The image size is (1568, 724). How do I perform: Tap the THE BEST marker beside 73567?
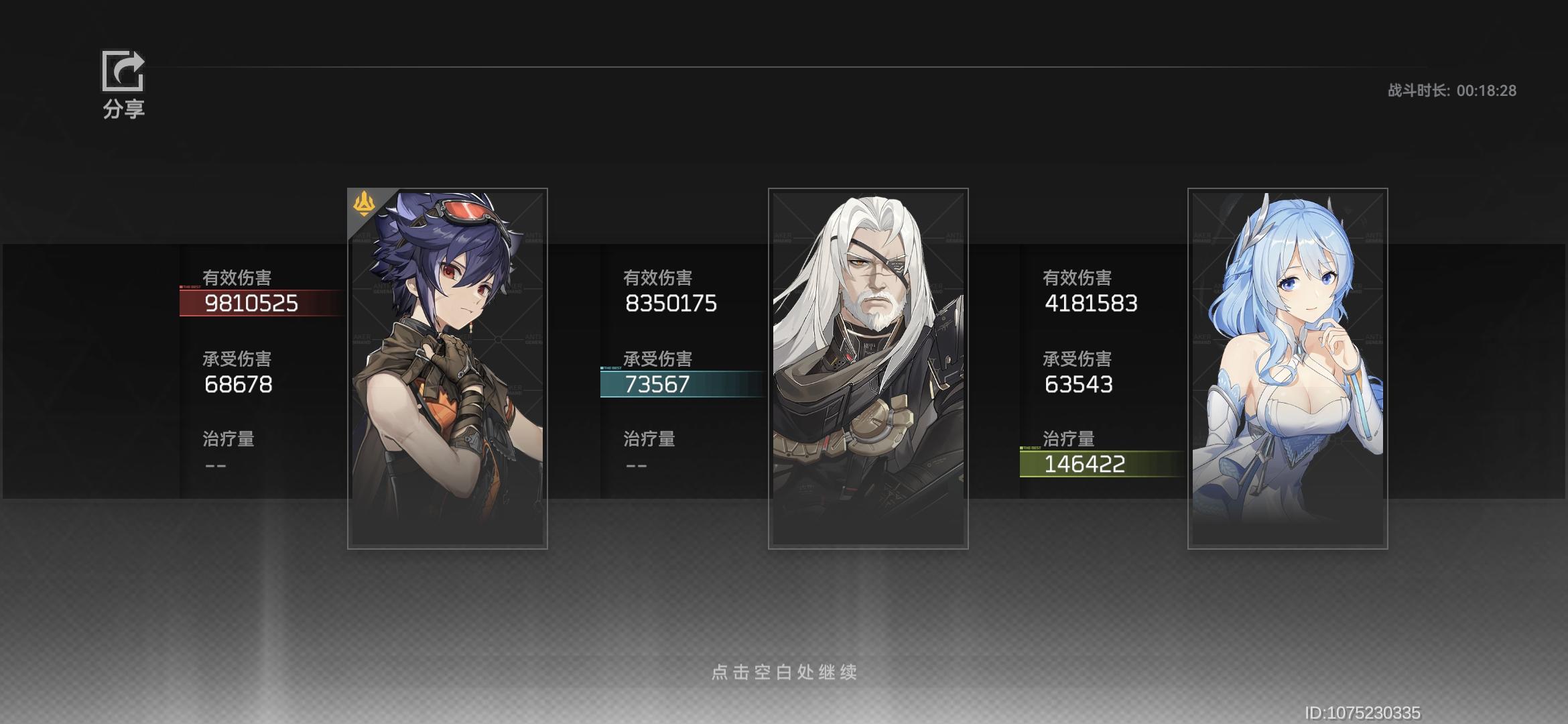[611, 367]
